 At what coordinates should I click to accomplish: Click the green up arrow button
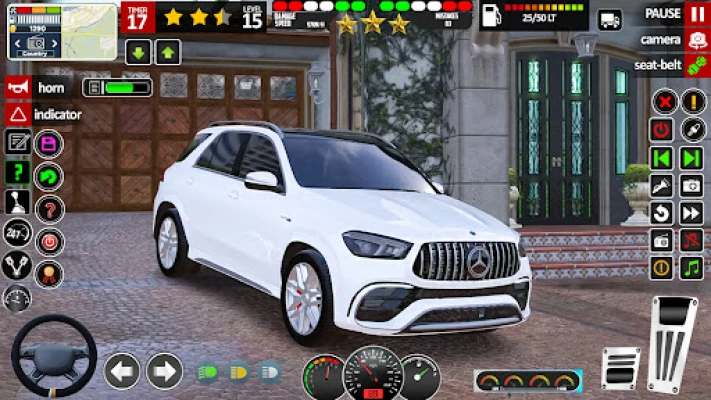[x=168, y=52]
